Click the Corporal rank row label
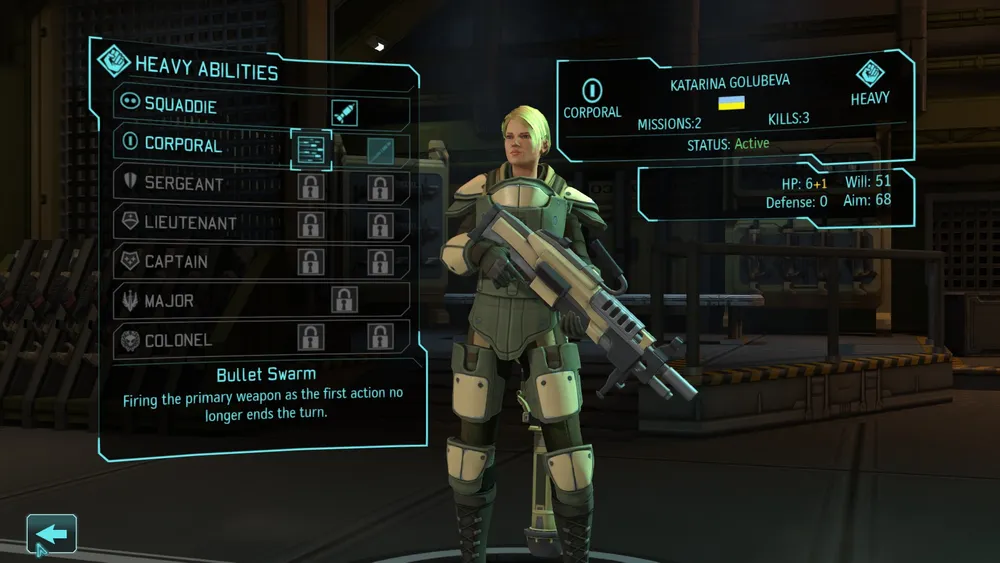 183,143
